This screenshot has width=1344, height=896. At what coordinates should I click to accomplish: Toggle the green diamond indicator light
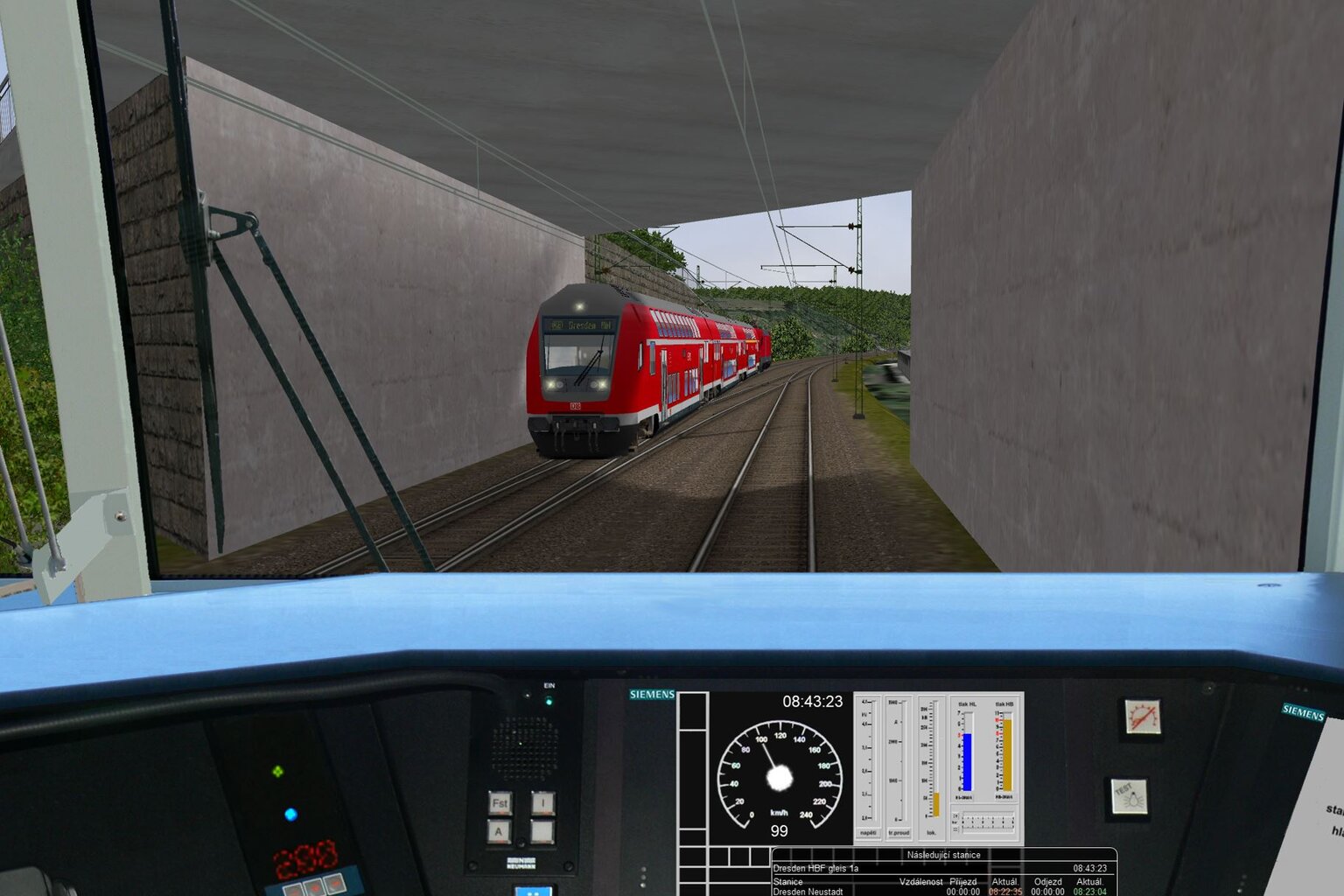pyautogui.click(x=277, y=771)
